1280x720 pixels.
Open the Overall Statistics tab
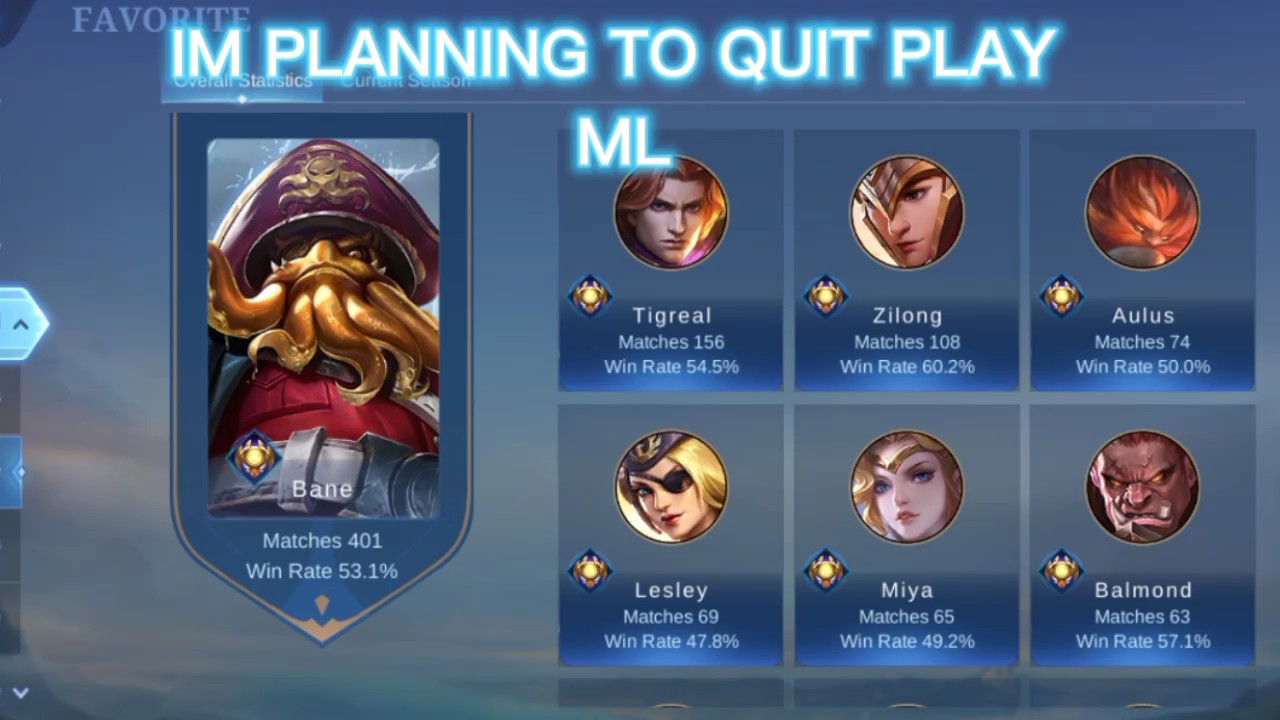pos(242,82)
